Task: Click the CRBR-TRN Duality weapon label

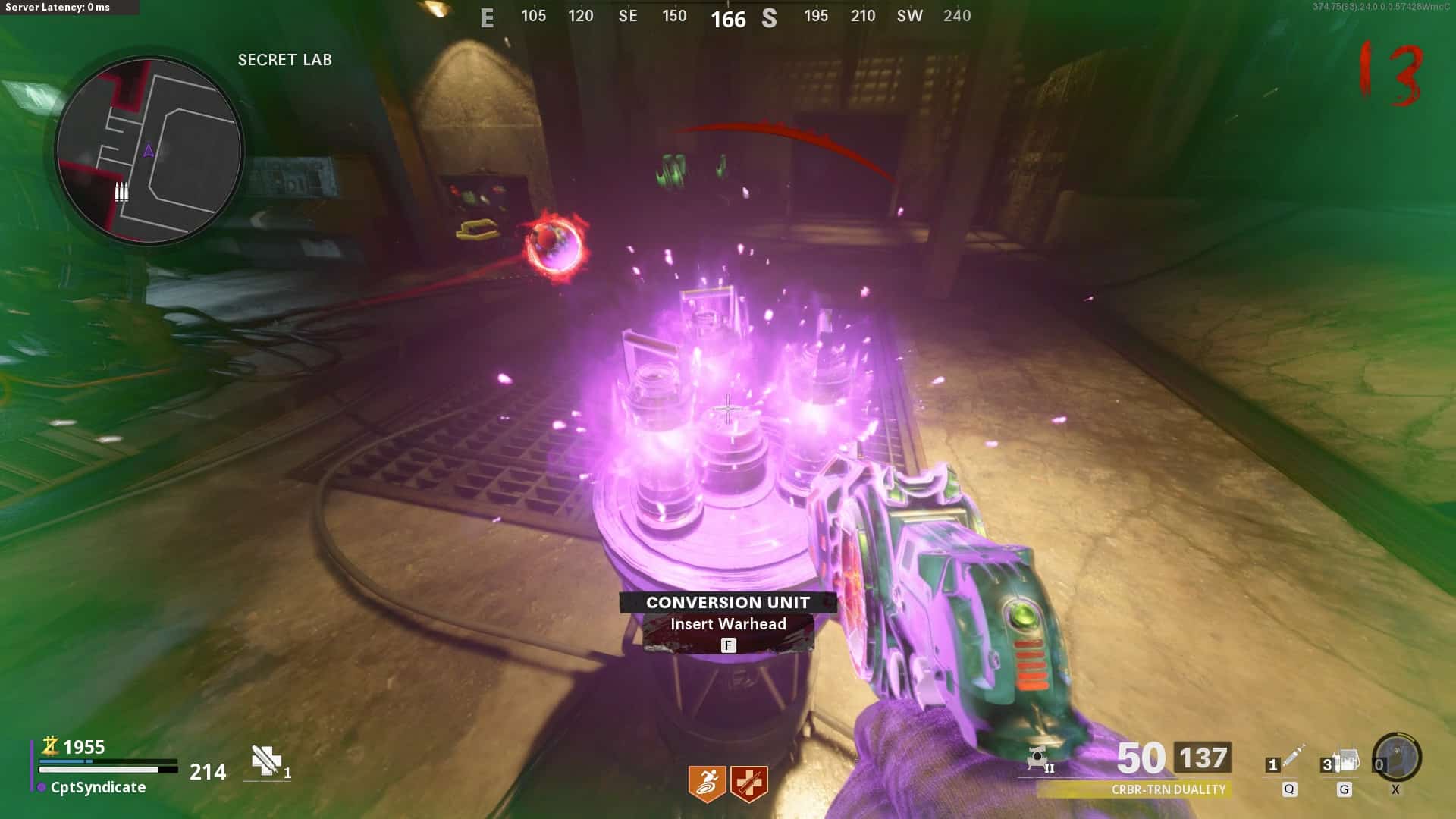Action: [x=1168, y=789]
